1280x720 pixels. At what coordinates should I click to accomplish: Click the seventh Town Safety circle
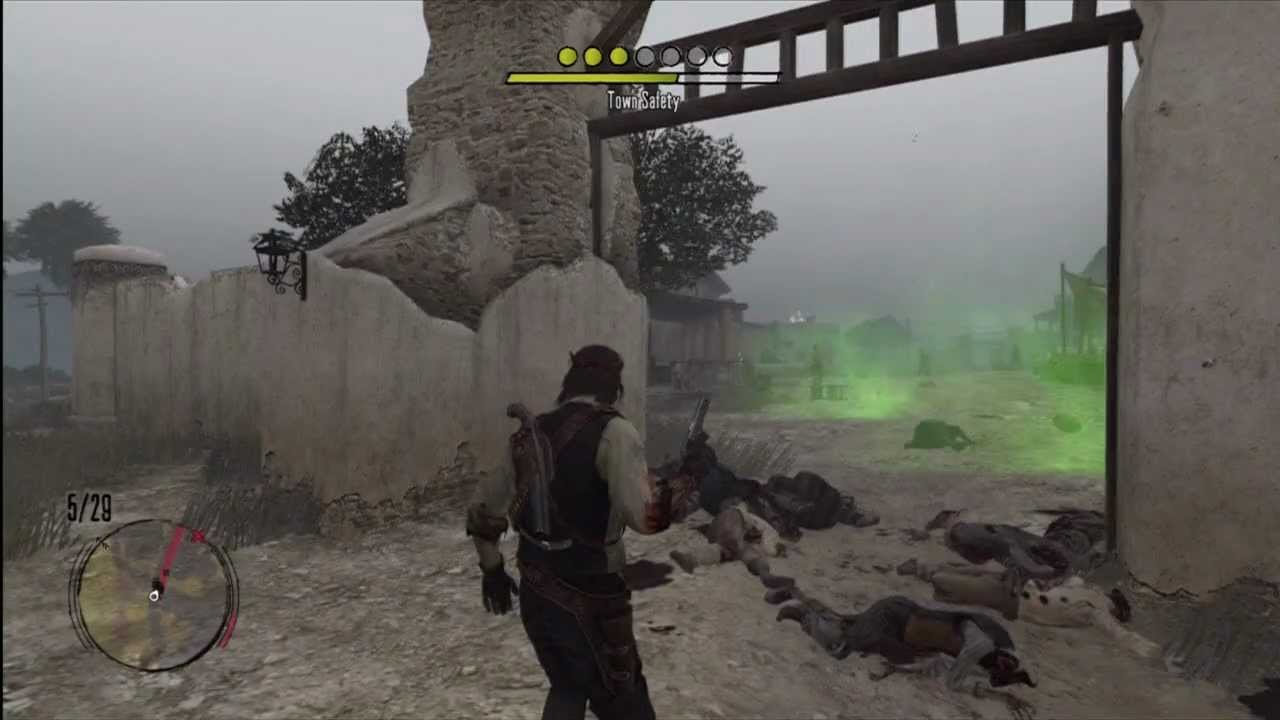721,57
